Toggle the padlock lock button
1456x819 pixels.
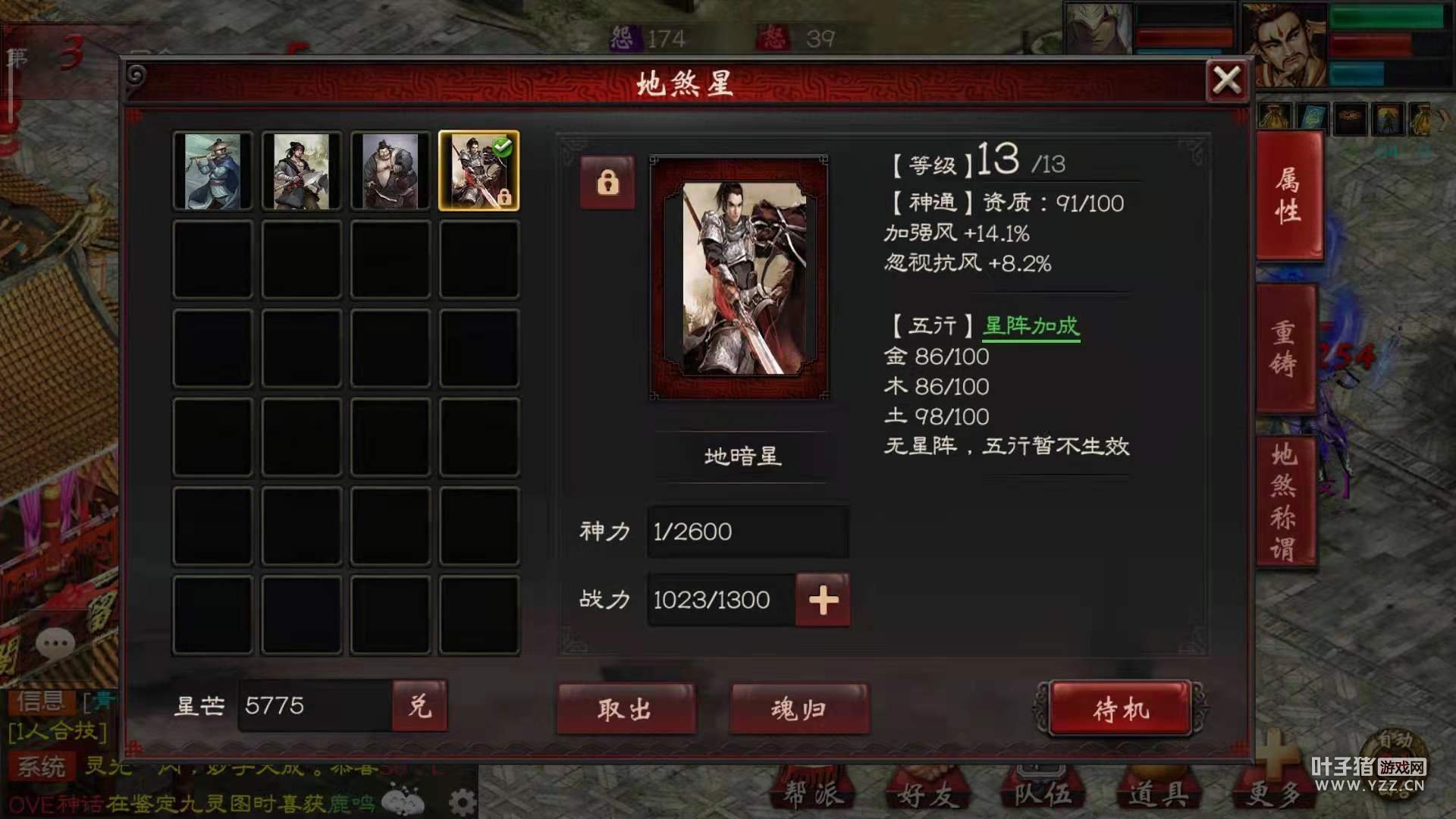(x=607, y=183)
